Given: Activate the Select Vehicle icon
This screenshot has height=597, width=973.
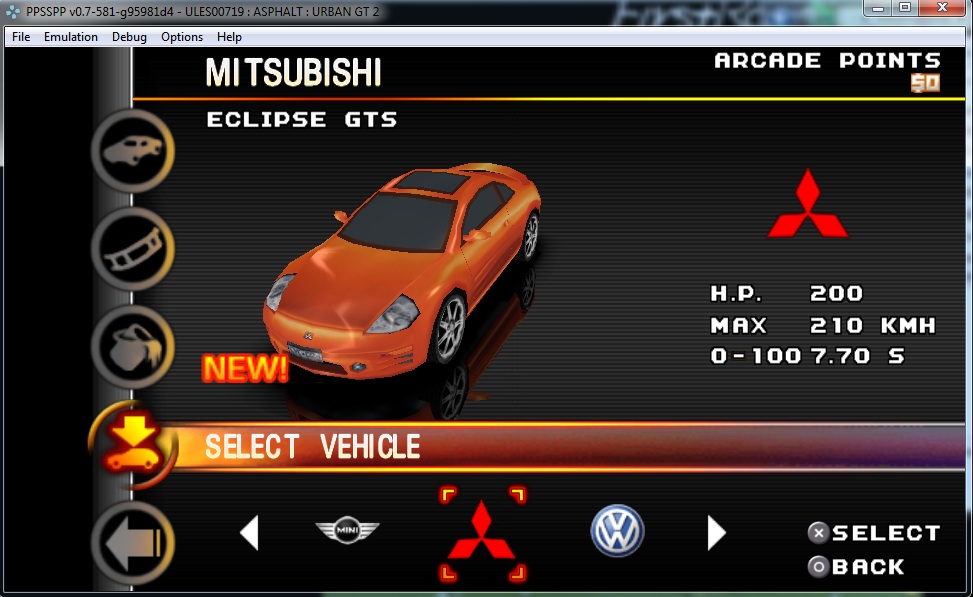Looking at the screenshot, I should 133,442.
